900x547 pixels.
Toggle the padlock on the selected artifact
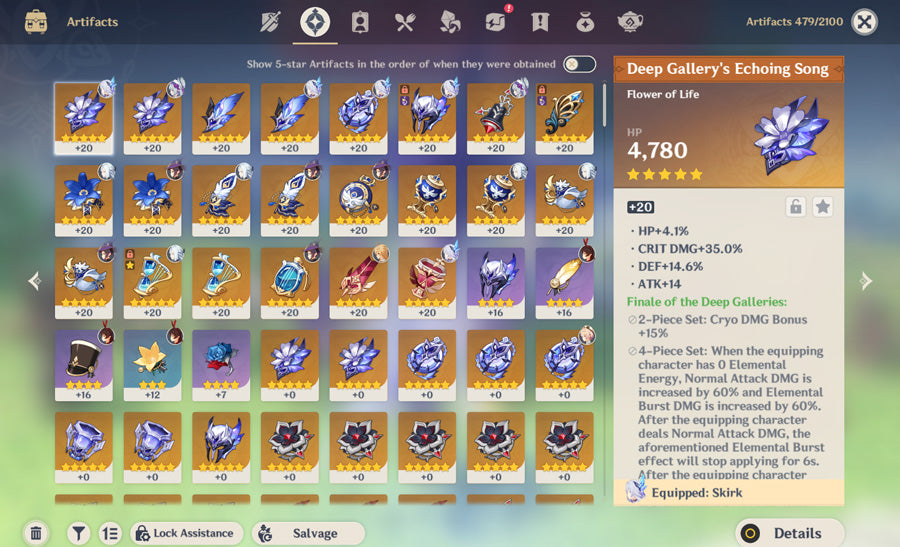coord(795,207)
